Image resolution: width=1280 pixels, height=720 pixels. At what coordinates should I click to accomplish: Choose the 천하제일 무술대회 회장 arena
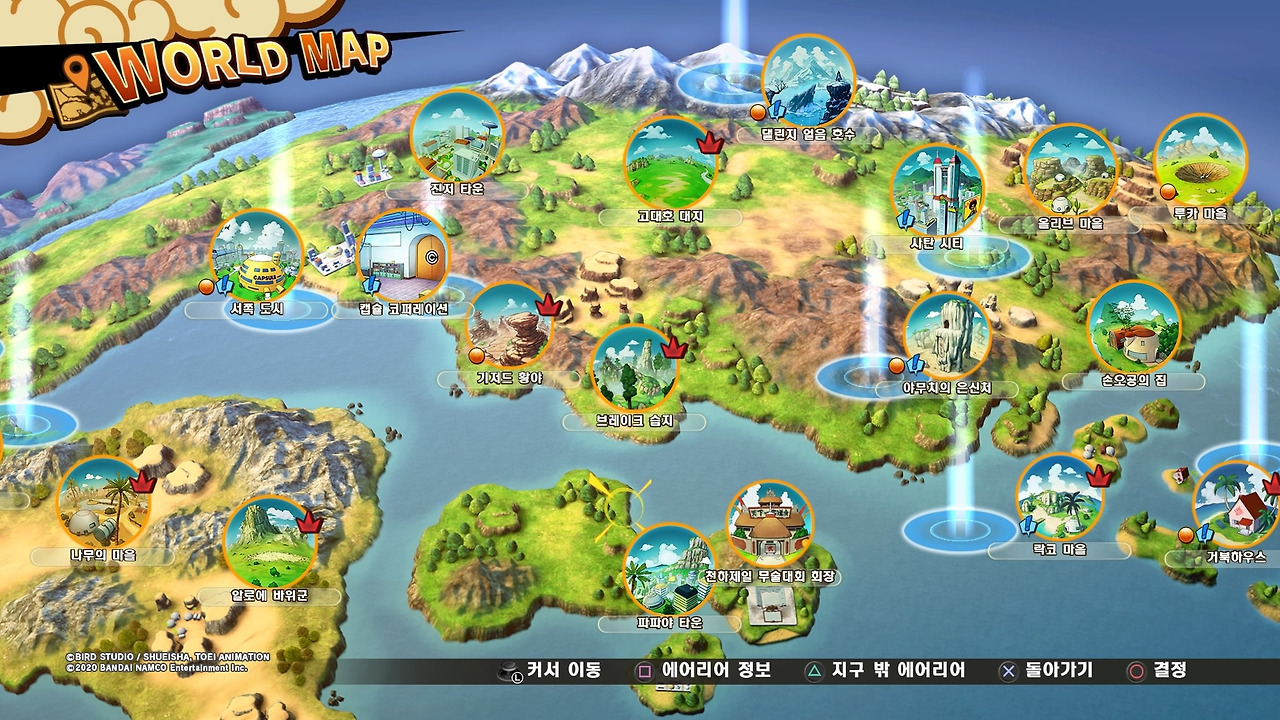pos(769,527)
